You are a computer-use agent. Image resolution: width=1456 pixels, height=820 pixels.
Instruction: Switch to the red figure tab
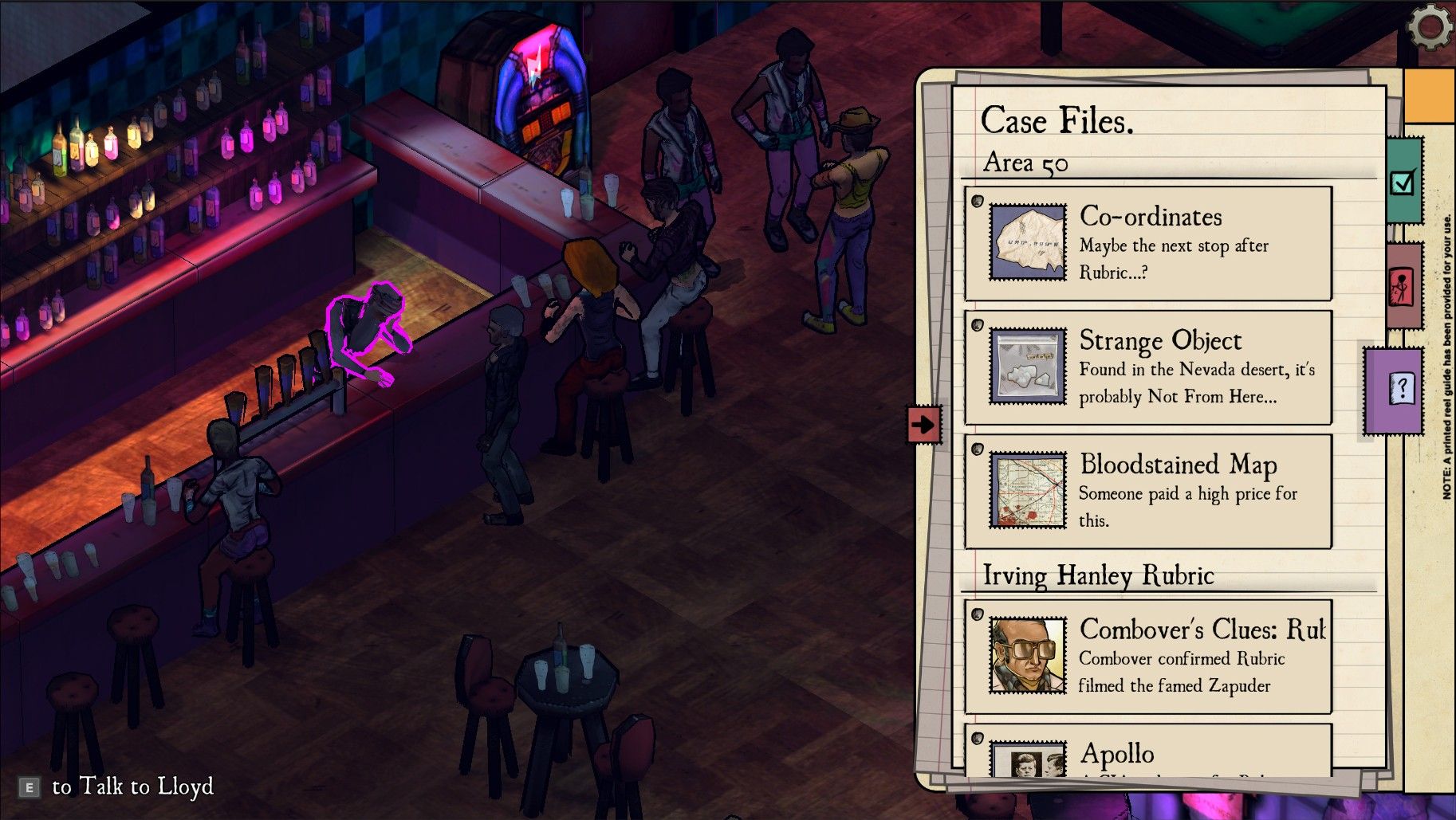point(1401,286)
